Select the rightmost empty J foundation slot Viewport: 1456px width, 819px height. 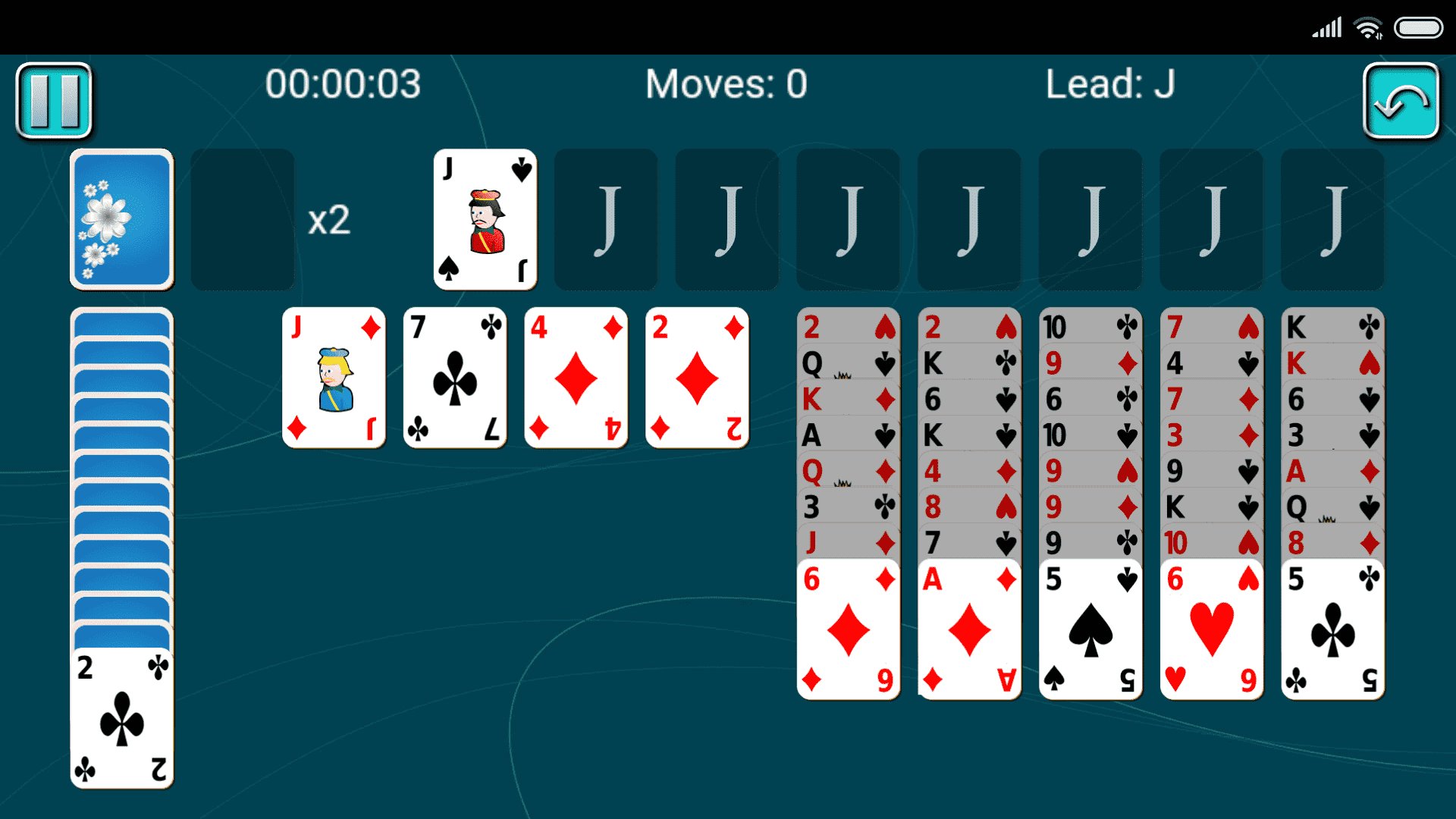[x=1332, y=218]
